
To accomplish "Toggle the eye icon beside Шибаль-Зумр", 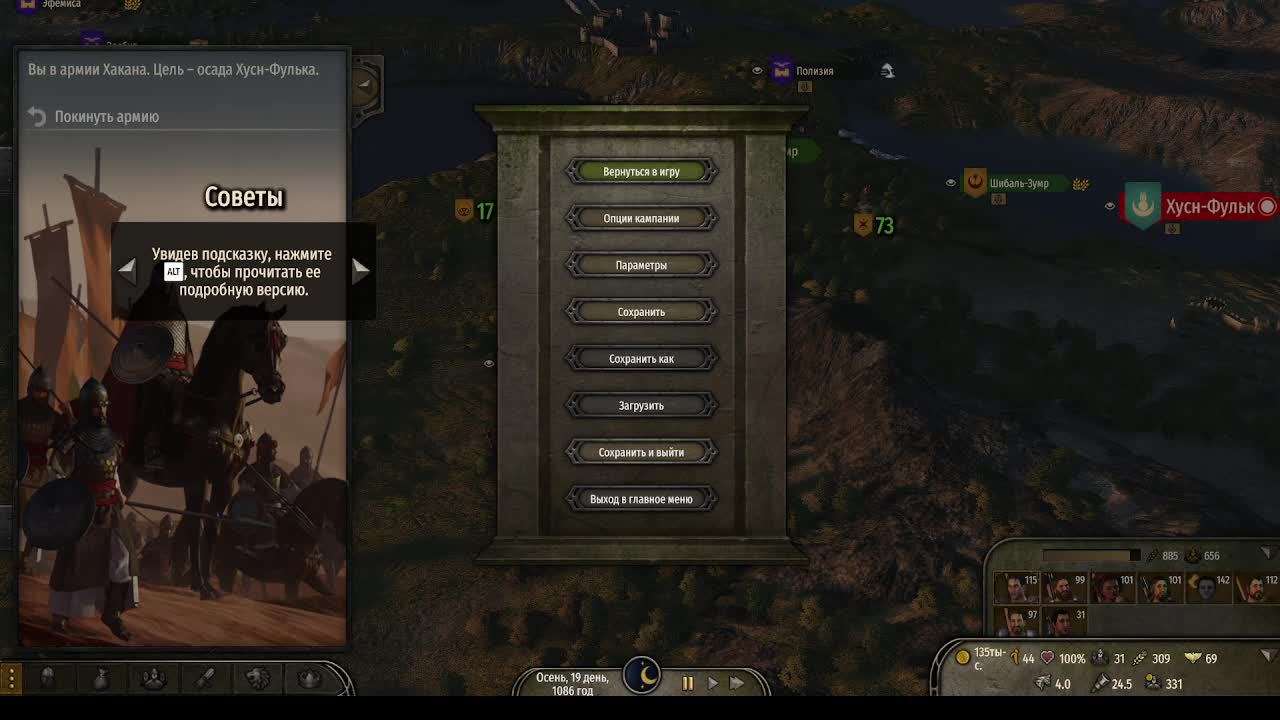I will (950, 183).
